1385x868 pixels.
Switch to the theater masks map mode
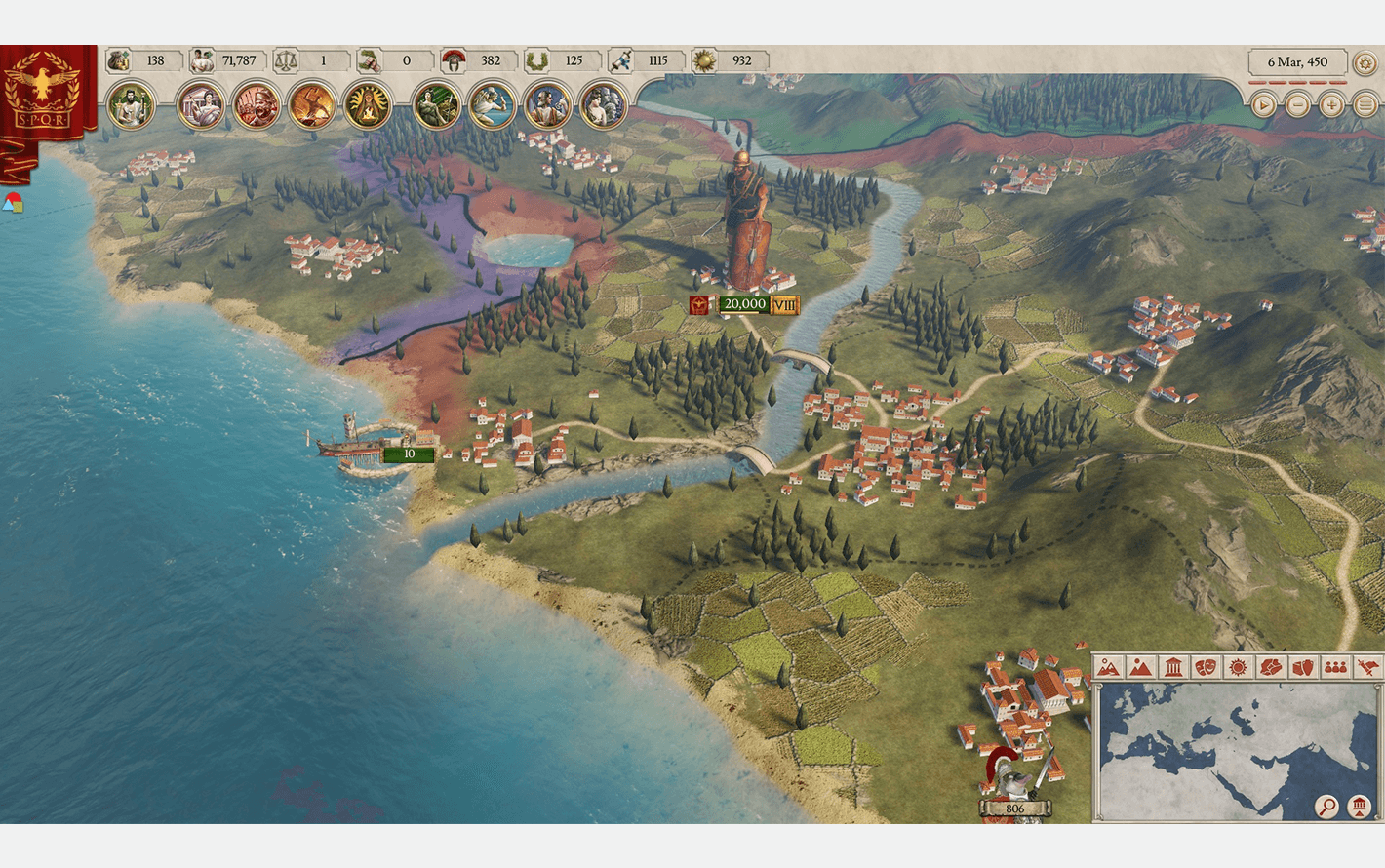pyautogui.click(x=1206, y=667)
